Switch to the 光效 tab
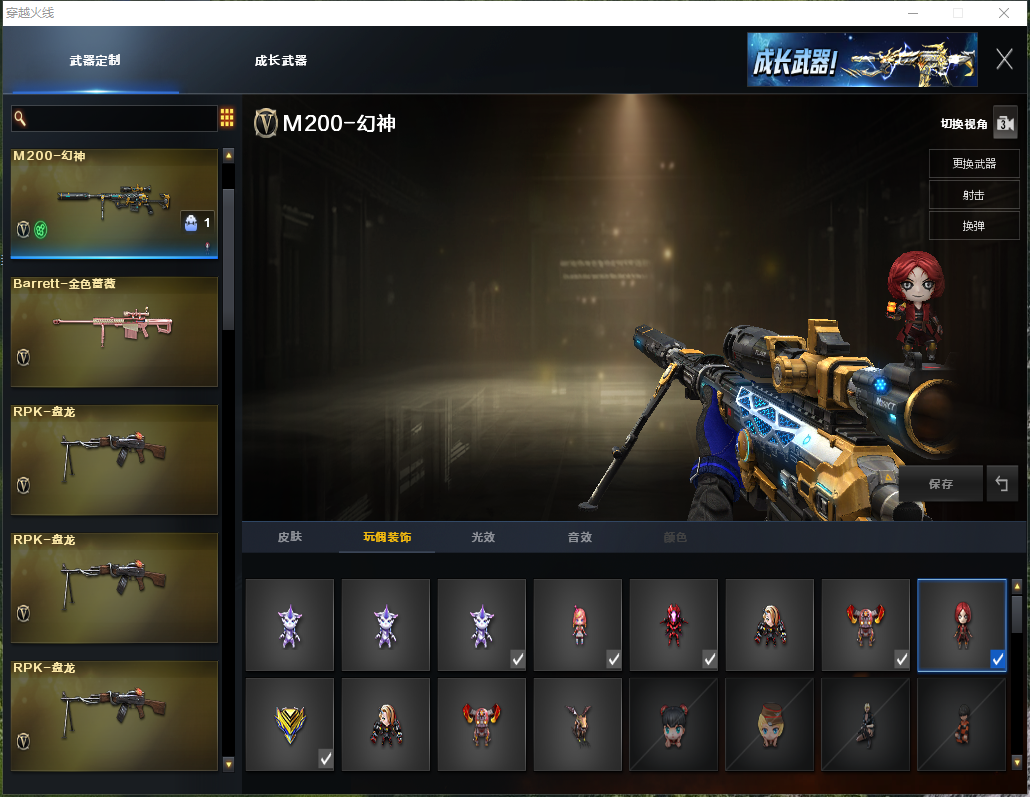The image size is (1030, 797). (x=483, y=537)
